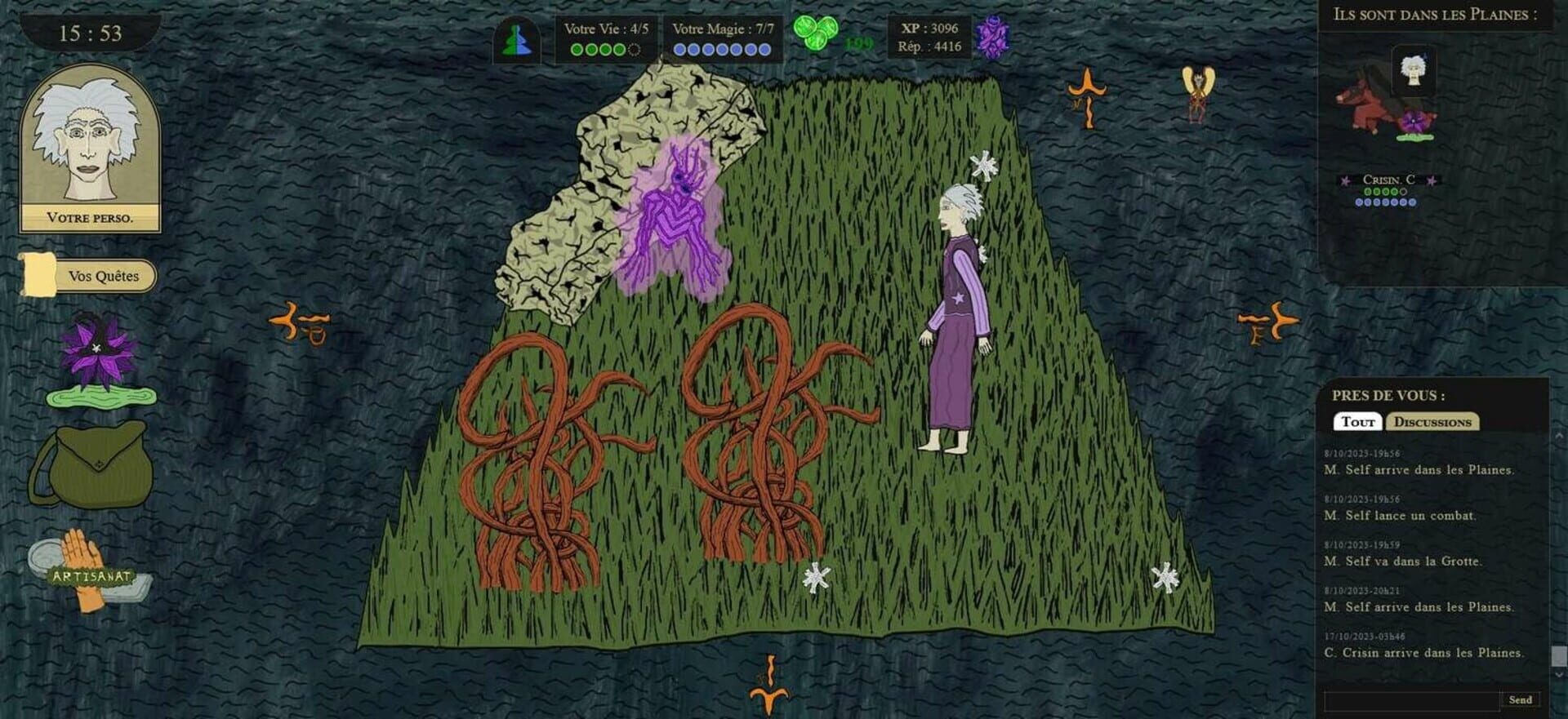Click a star next to Crisin. C's name
The image size is (1568, 719).
1345,180
